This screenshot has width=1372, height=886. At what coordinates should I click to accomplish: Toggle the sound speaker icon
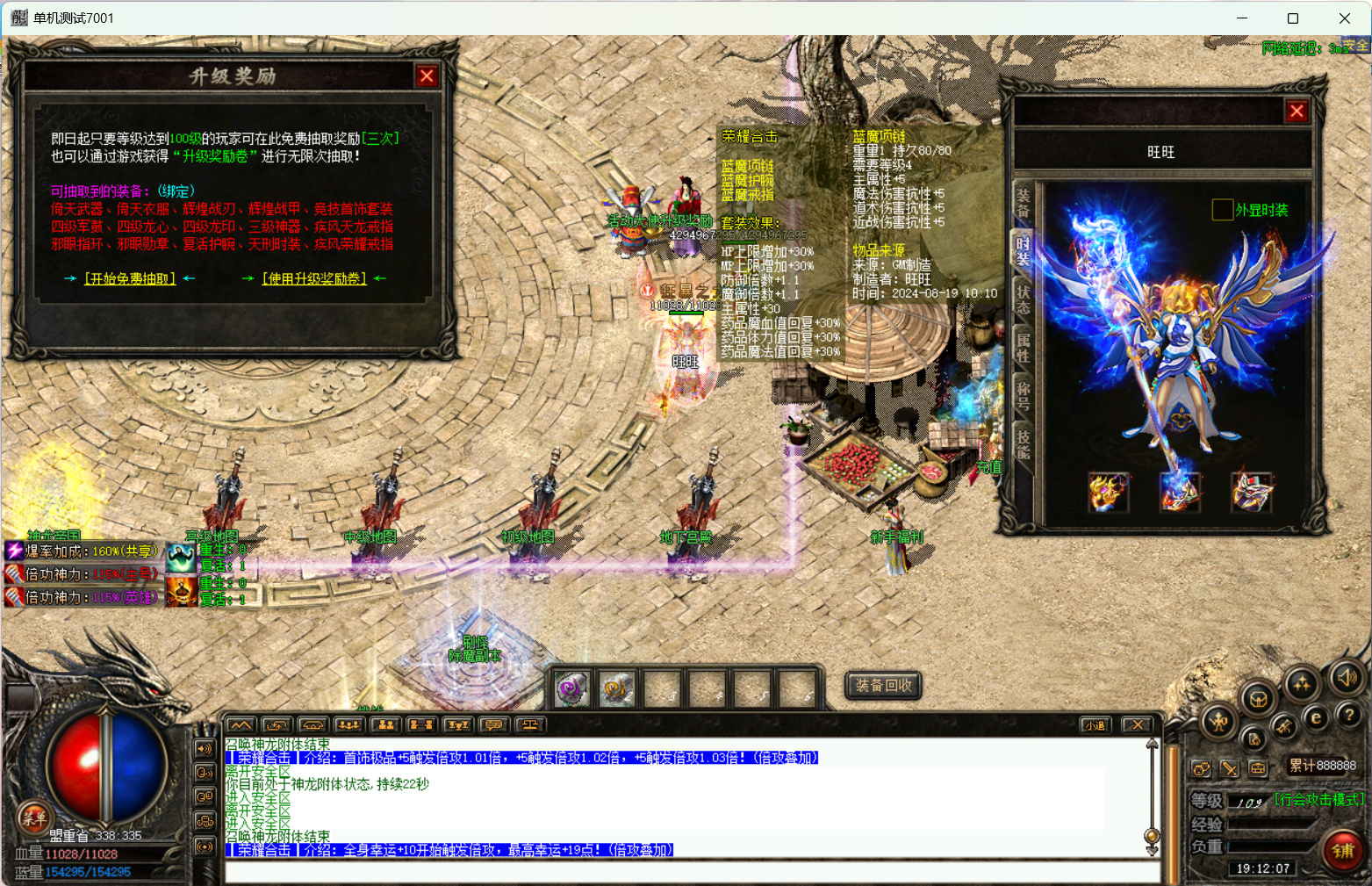[1346, 677]
